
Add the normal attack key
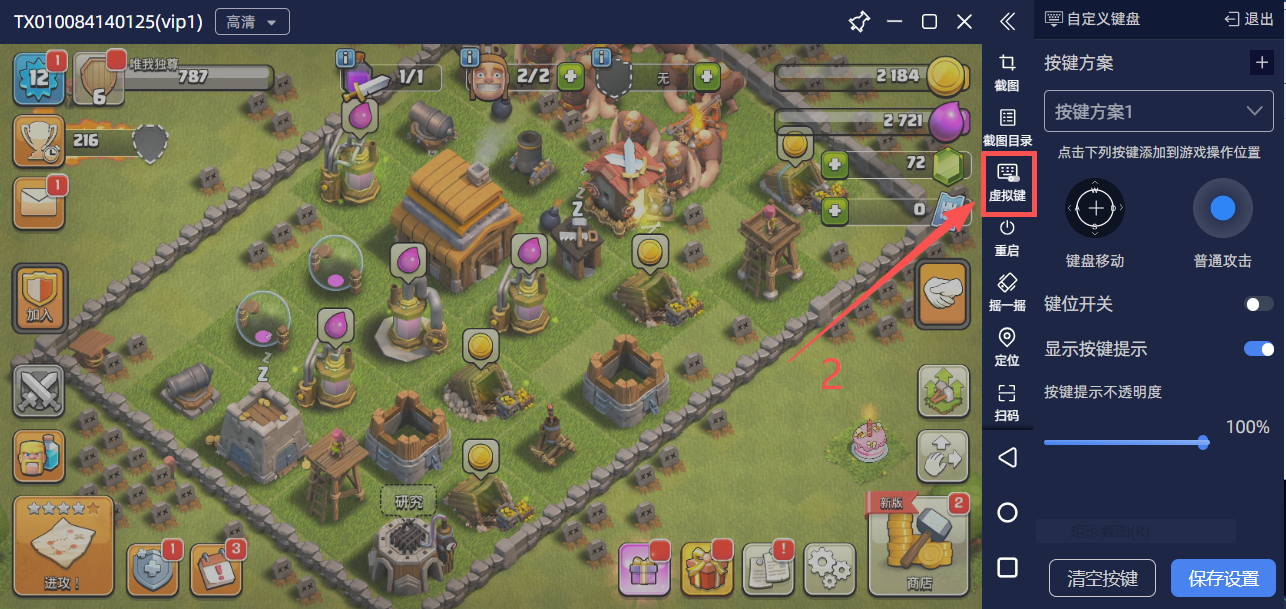(1222, 208)
